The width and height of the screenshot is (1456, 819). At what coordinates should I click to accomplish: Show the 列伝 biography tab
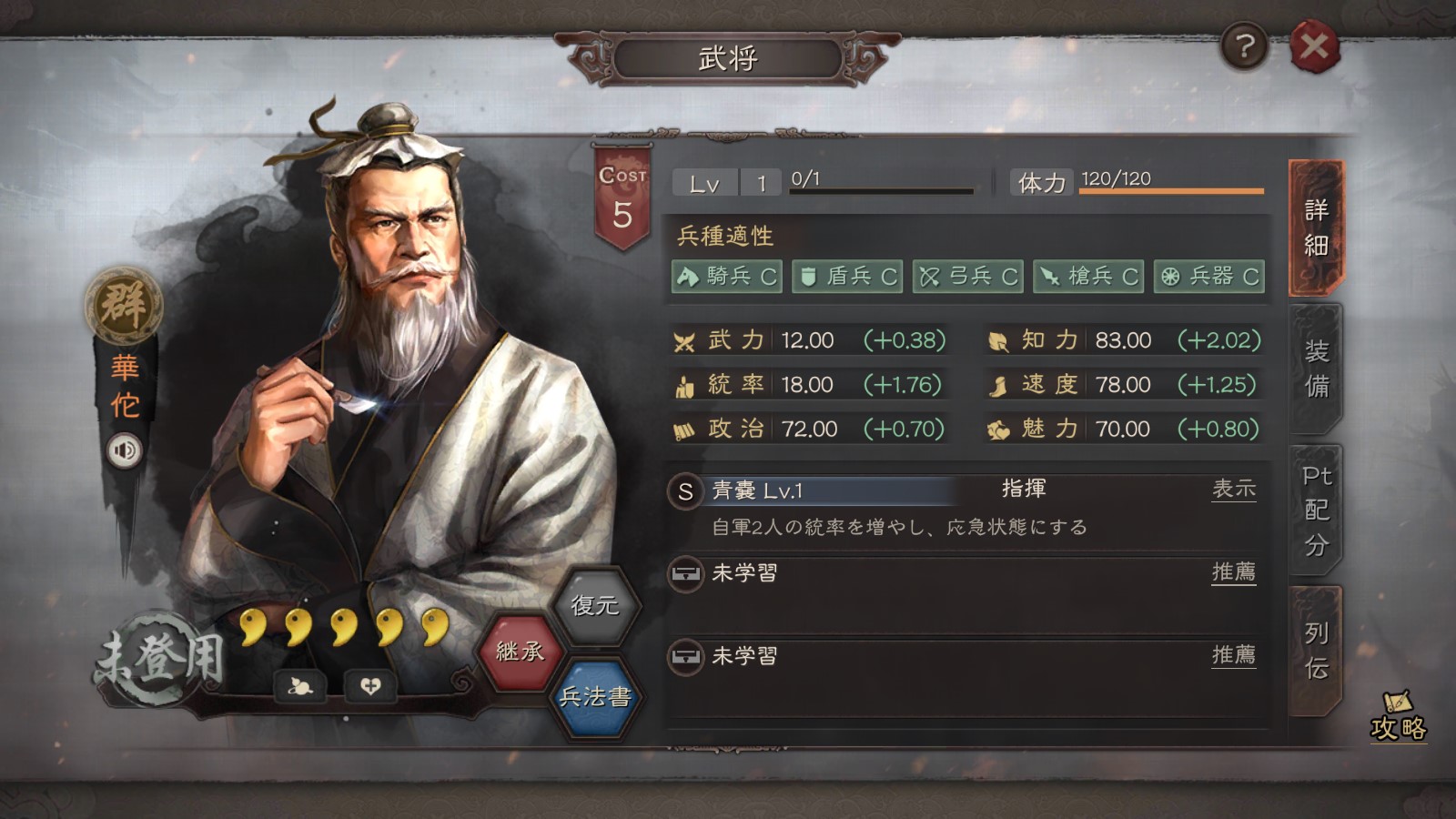(1316, 651)
